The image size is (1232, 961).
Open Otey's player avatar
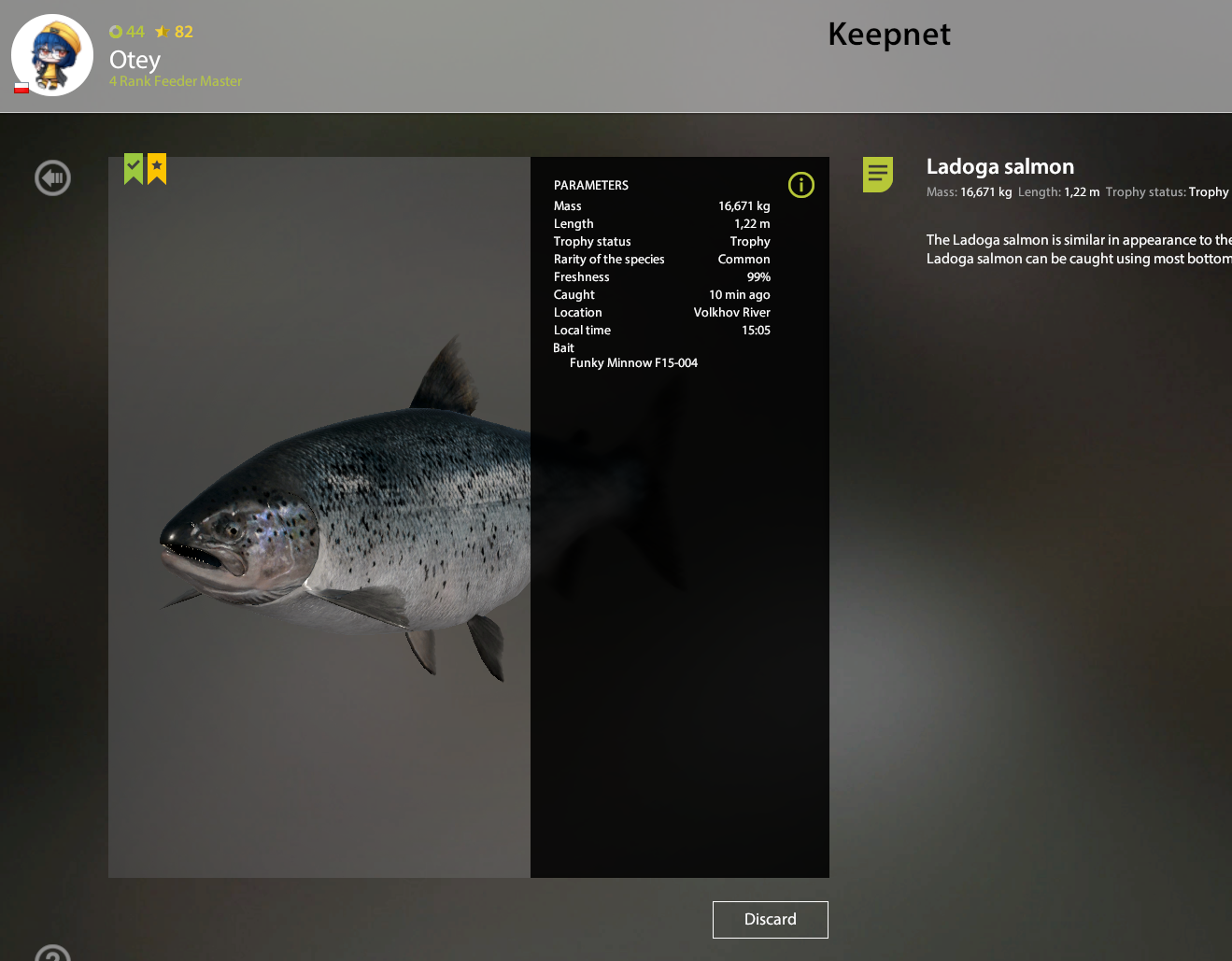click(x=52, y=55)
